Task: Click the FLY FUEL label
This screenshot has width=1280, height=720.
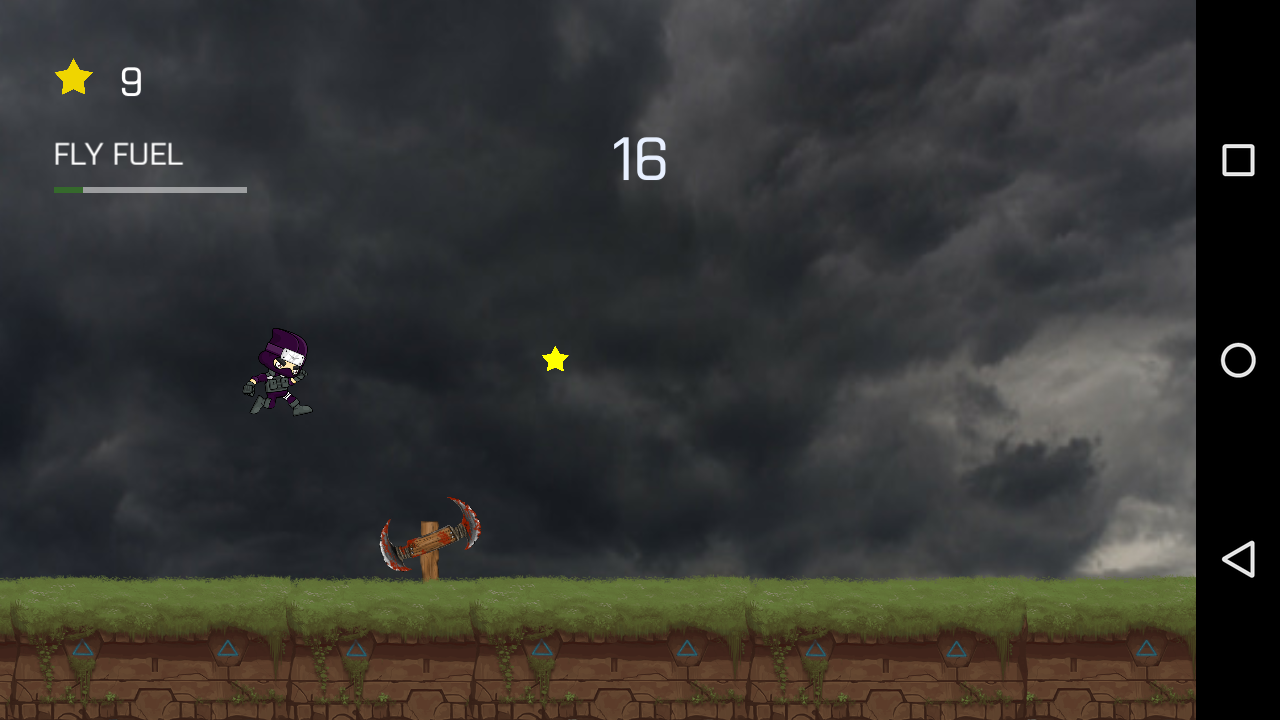Action: (117, 154)
